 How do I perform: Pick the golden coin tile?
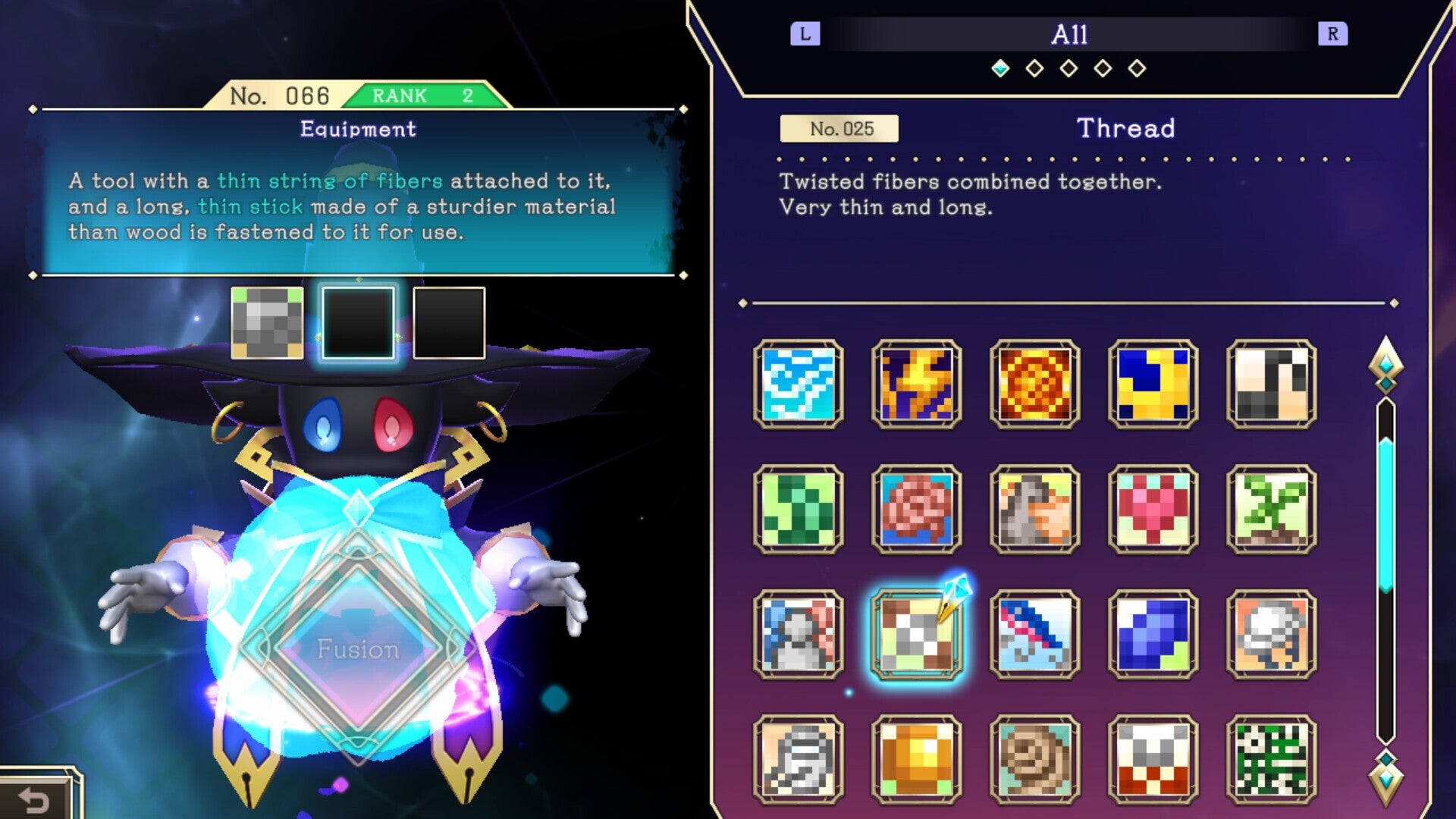tap(916, 760)
